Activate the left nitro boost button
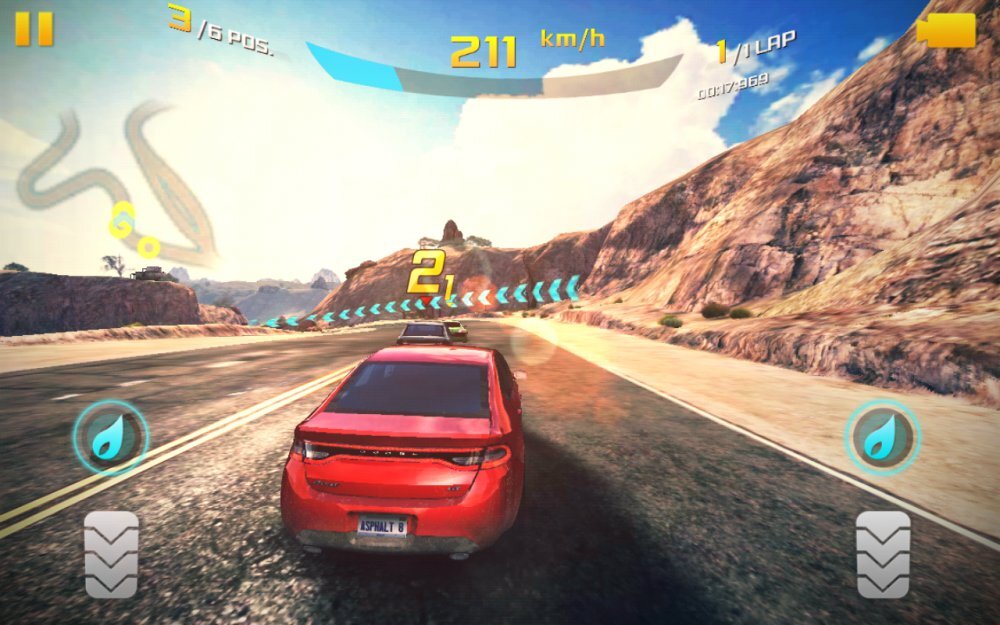This screenshot has height=625, width=1000. click(110, 437)
